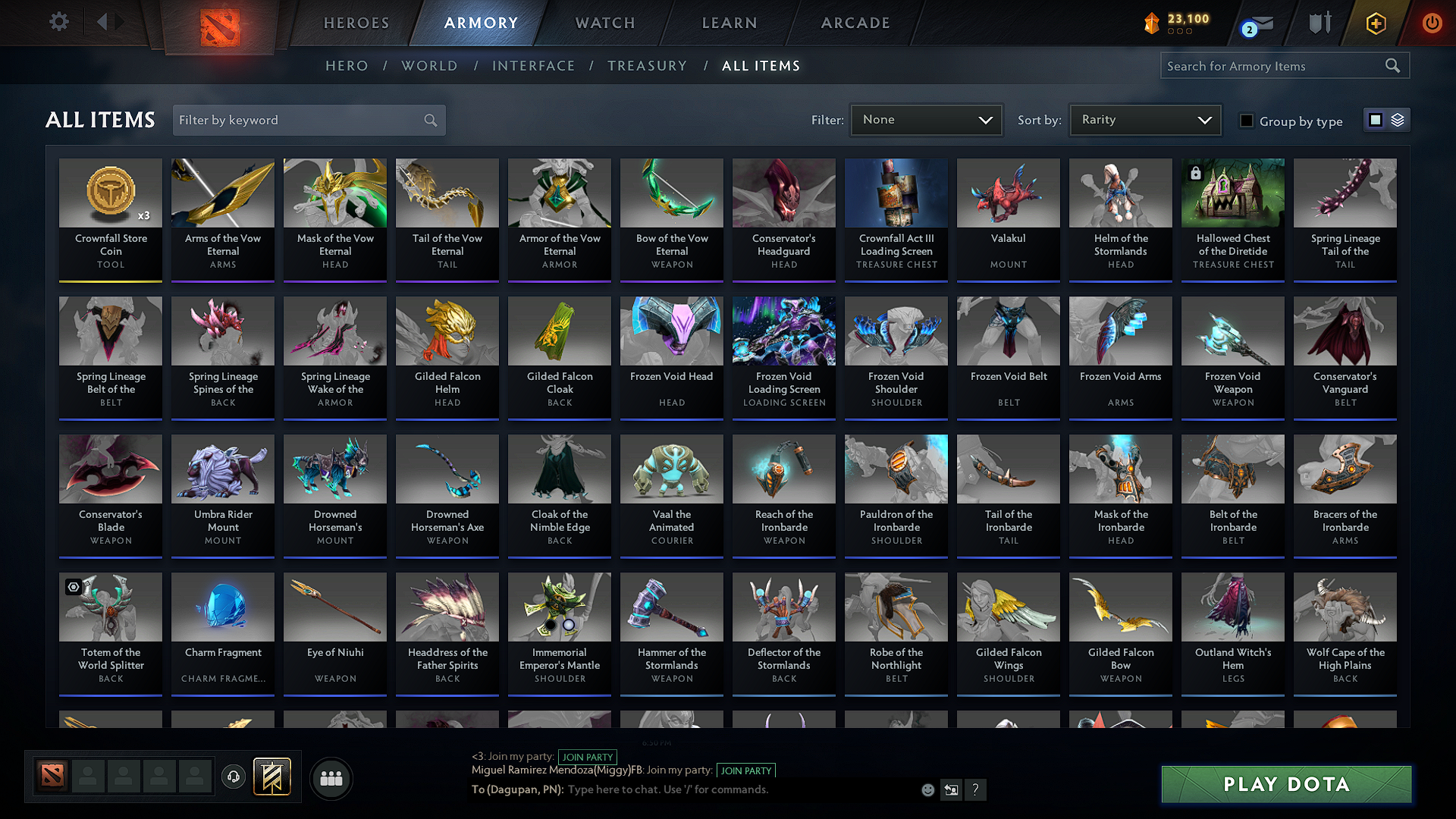Click the PLAY DOTA button
The height and width of the screenshot is (819, 1456).
click(1285, 784)
